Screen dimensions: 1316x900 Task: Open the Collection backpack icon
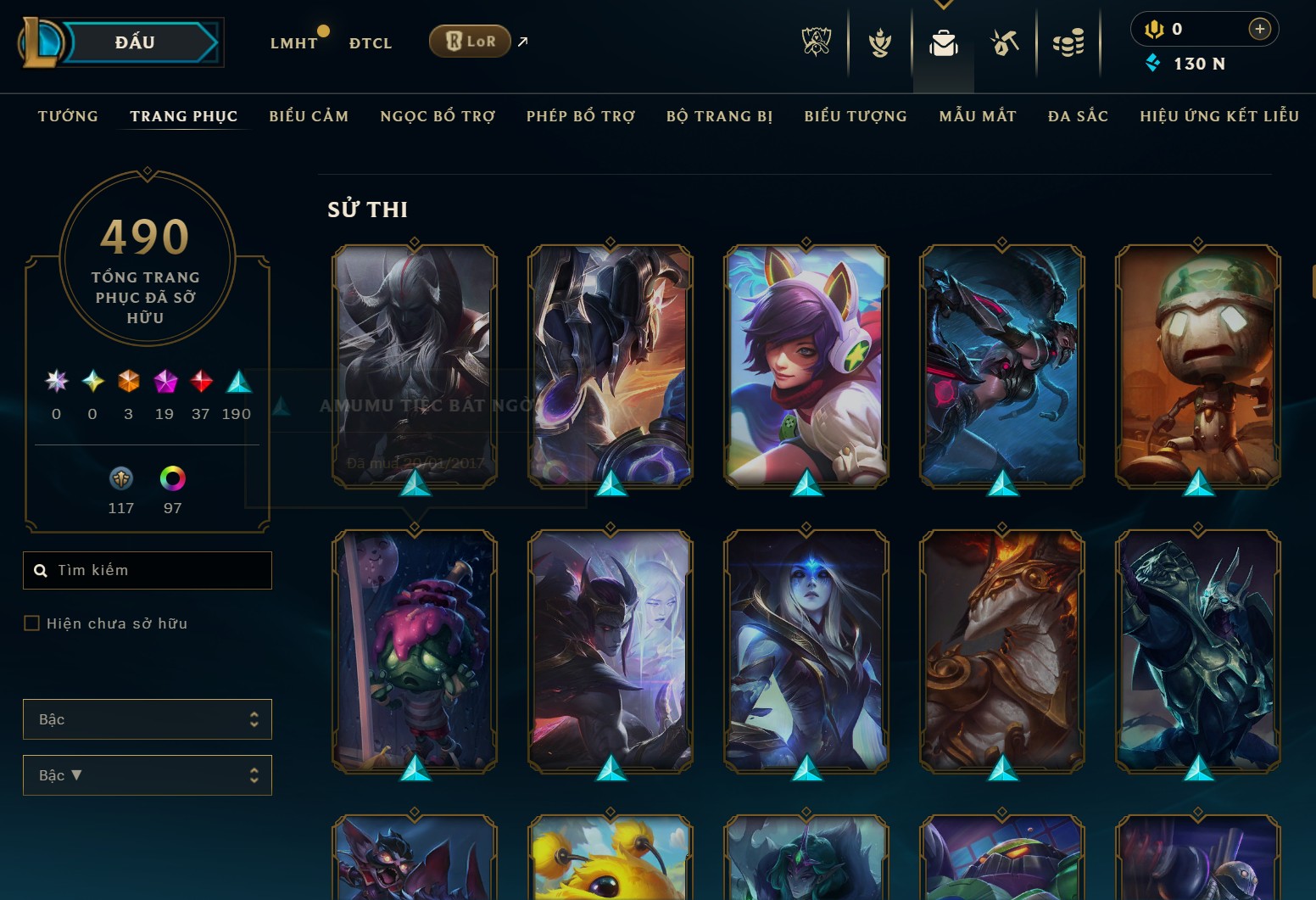pyautogui.click(x=944, y=42)
